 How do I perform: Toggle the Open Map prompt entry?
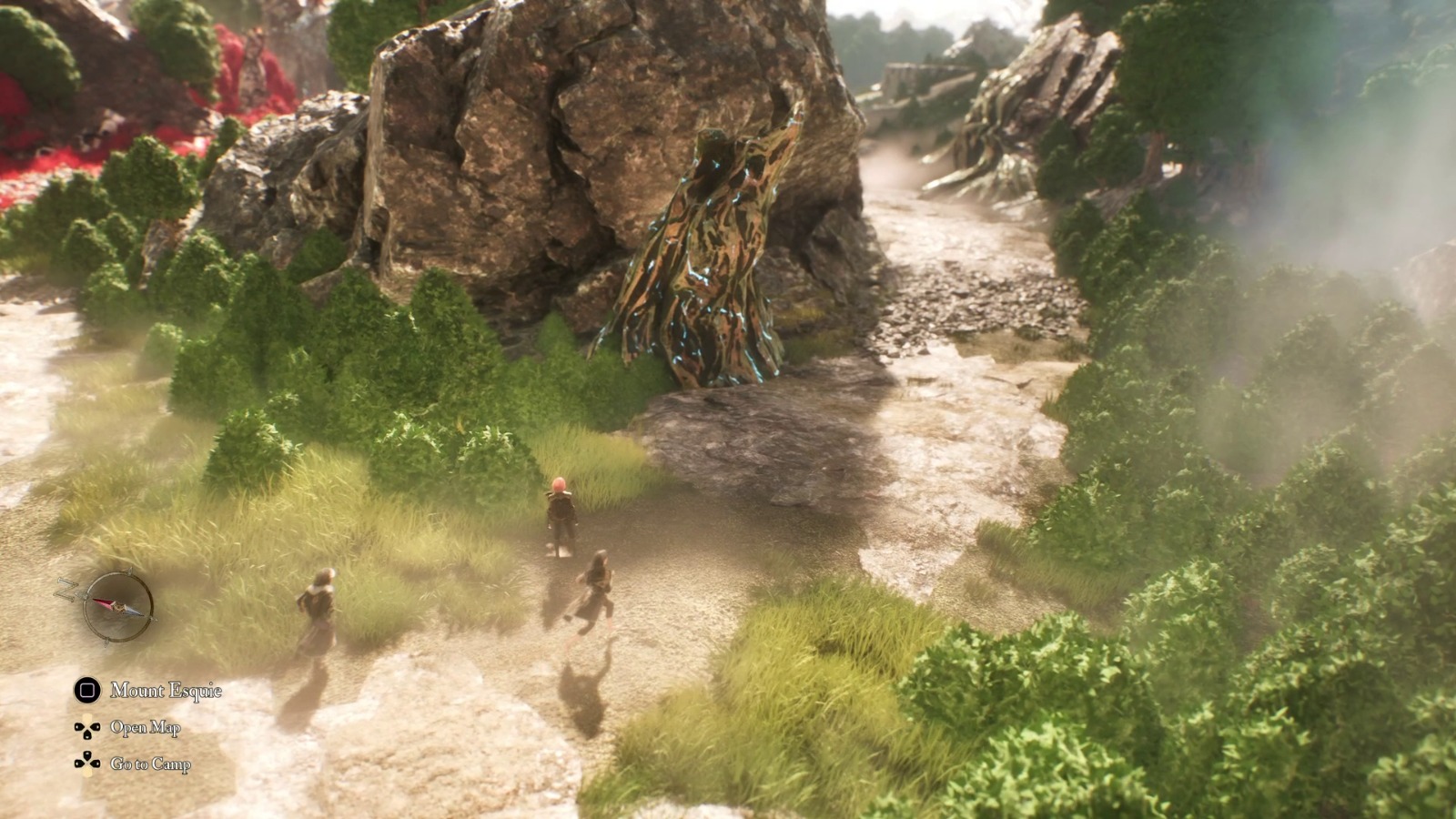coord(136,727)
